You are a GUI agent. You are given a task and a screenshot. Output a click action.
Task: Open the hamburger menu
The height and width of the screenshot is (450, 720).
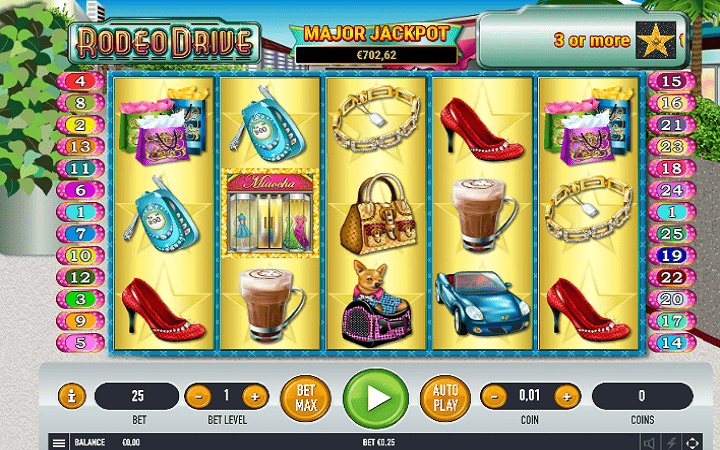[x=59, y=442]
